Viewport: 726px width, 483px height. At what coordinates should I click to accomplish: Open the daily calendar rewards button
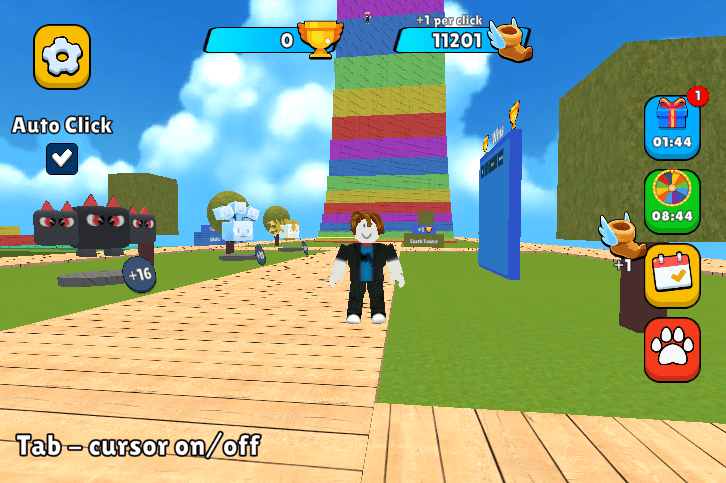pyautogui.click(x=672, y=274)
